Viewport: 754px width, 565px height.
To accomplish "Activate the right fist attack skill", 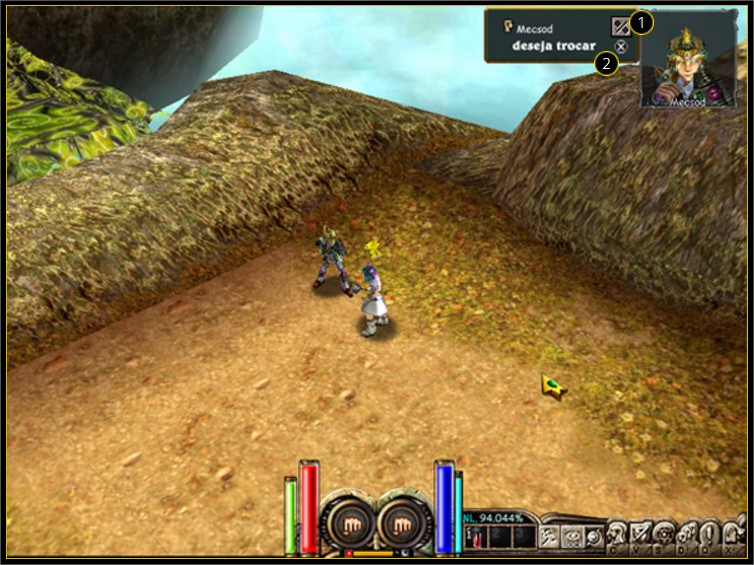I will click(405, 522).
